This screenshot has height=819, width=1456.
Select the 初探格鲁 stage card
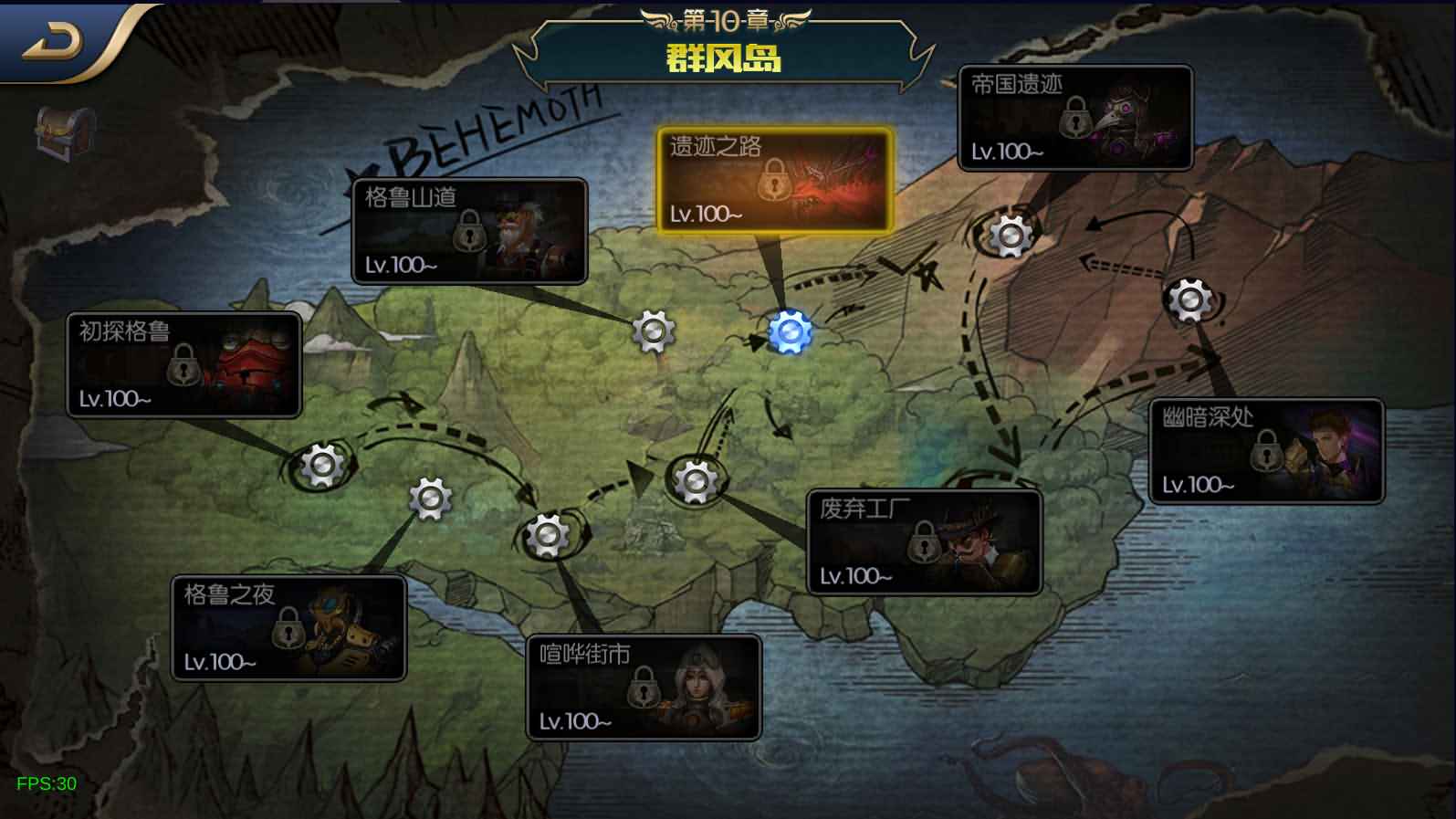[183, 365]
